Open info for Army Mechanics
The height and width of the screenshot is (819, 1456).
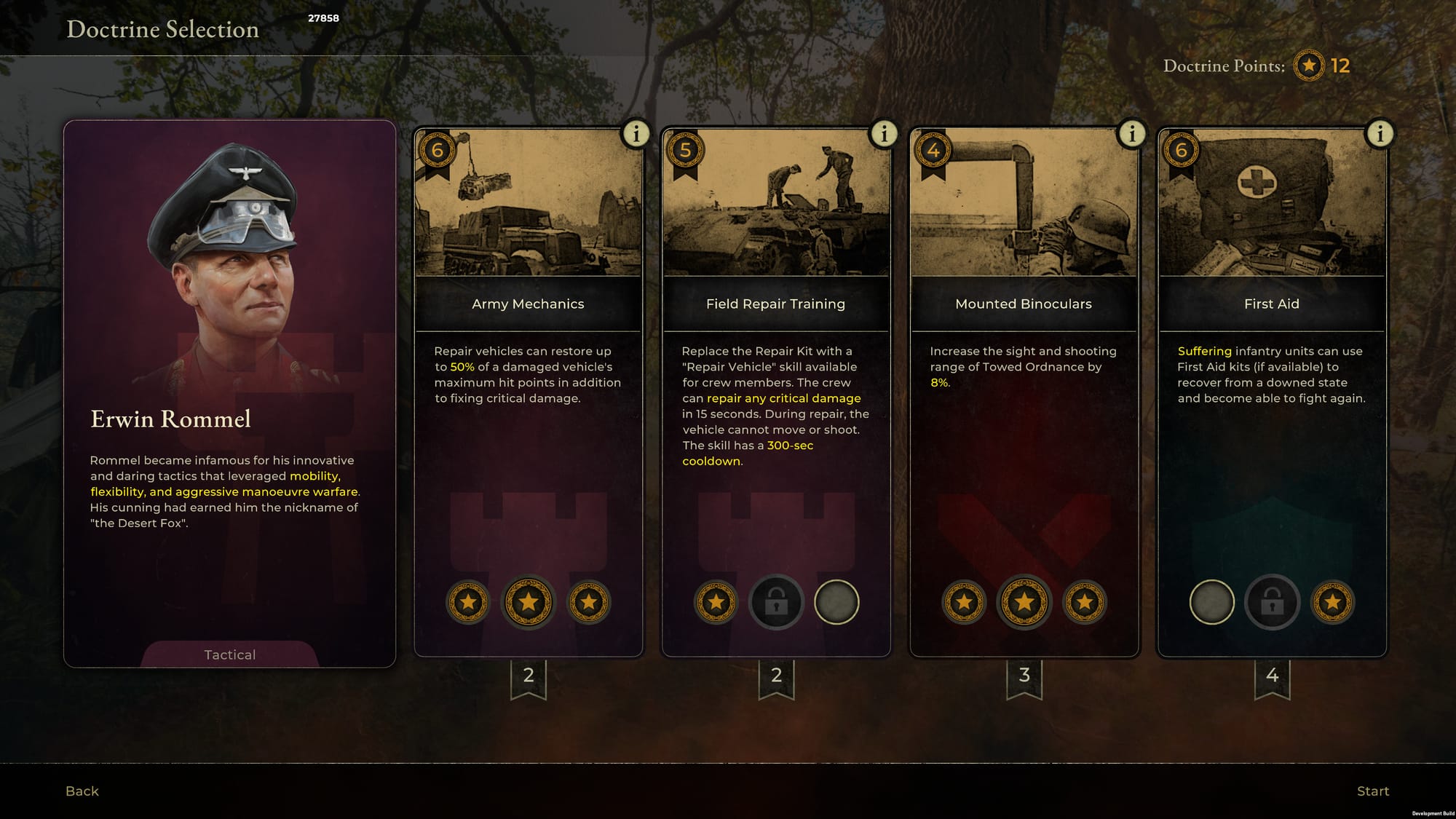[x=636, y=134]
